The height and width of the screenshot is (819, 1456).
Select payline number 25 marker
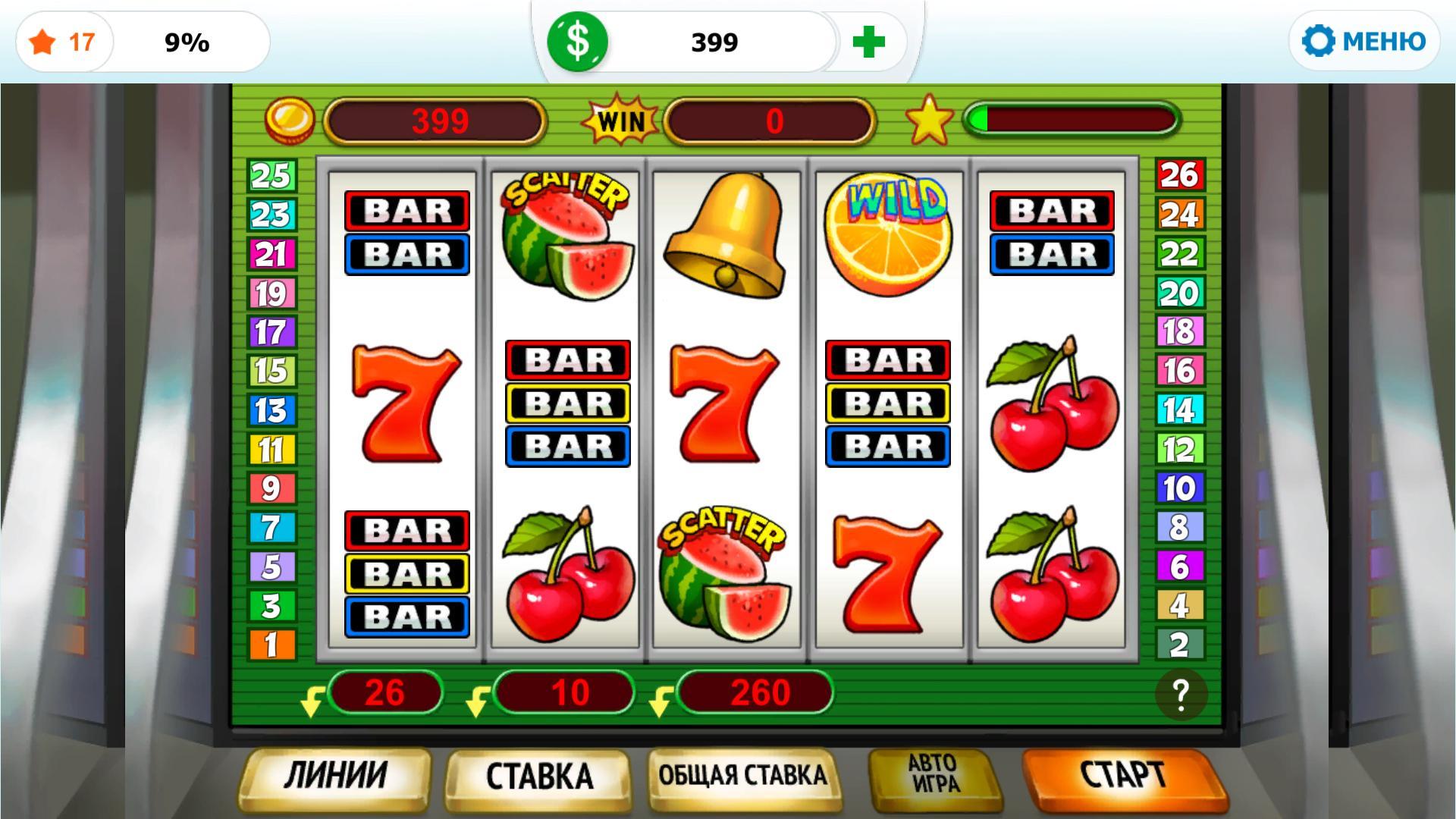click(x=271, y=176)
